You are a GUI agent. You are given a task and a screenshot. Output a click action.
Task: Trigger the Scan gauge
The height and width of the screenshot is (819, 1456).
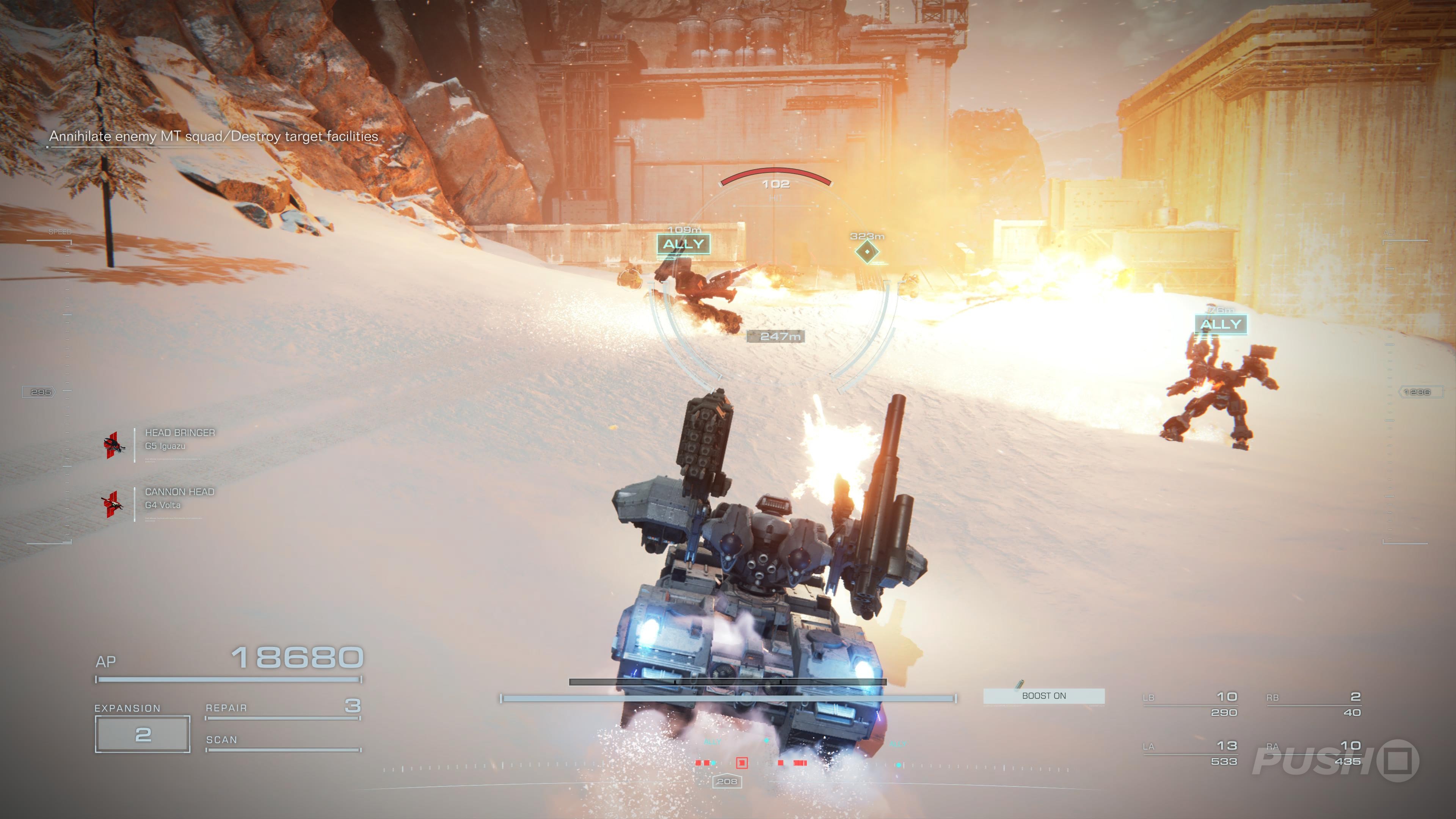tap(282, 743)
